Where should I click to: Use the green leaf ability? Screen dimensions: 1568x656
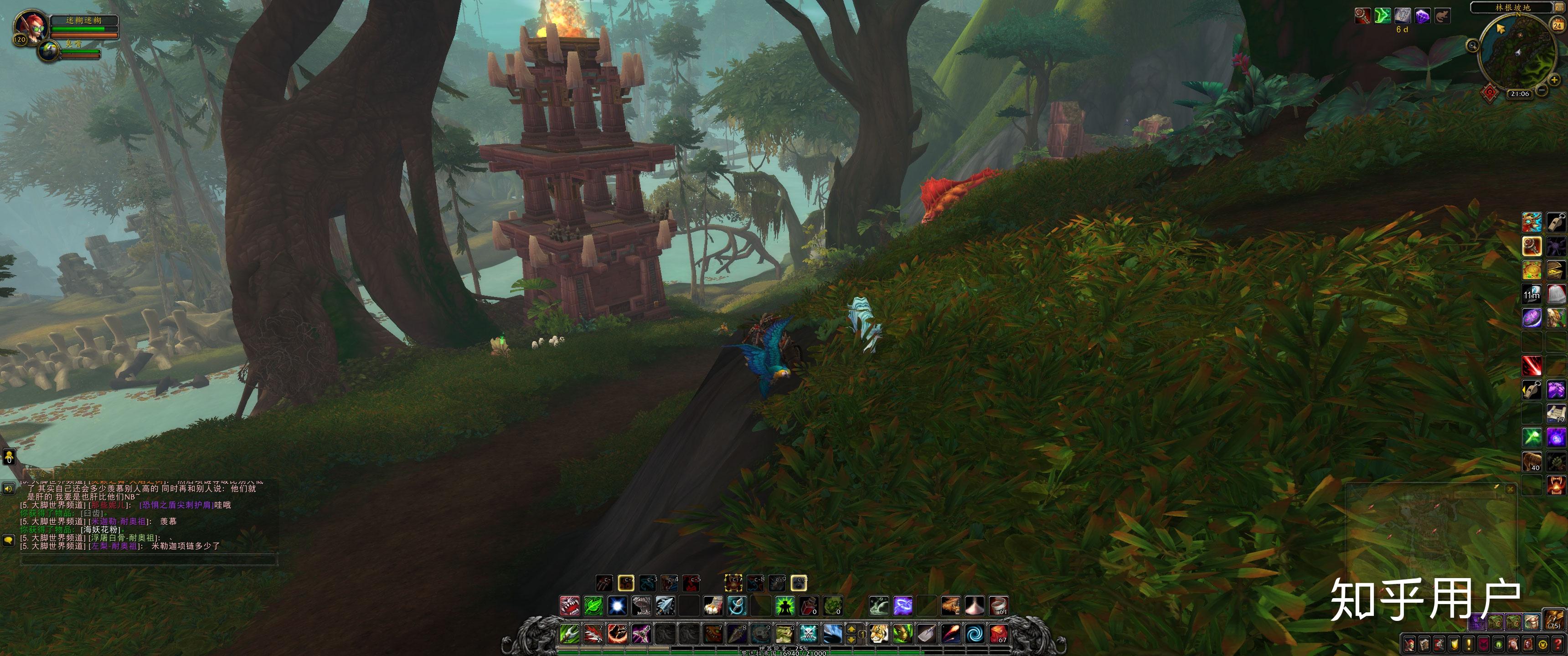pyautogui.click(x=593, y=606)
